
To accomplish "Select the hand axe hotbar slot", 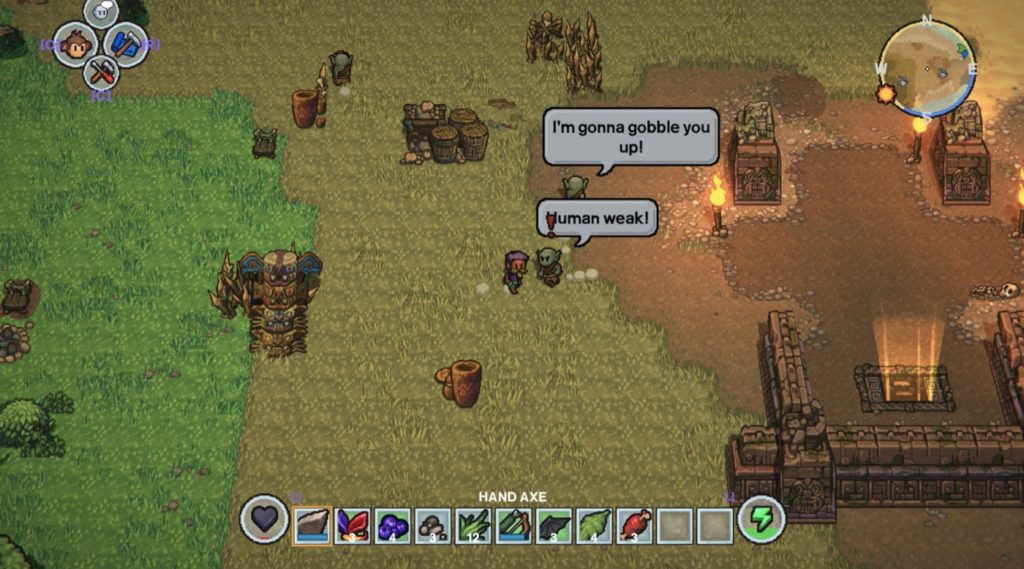I will click(x=311, y=524).
